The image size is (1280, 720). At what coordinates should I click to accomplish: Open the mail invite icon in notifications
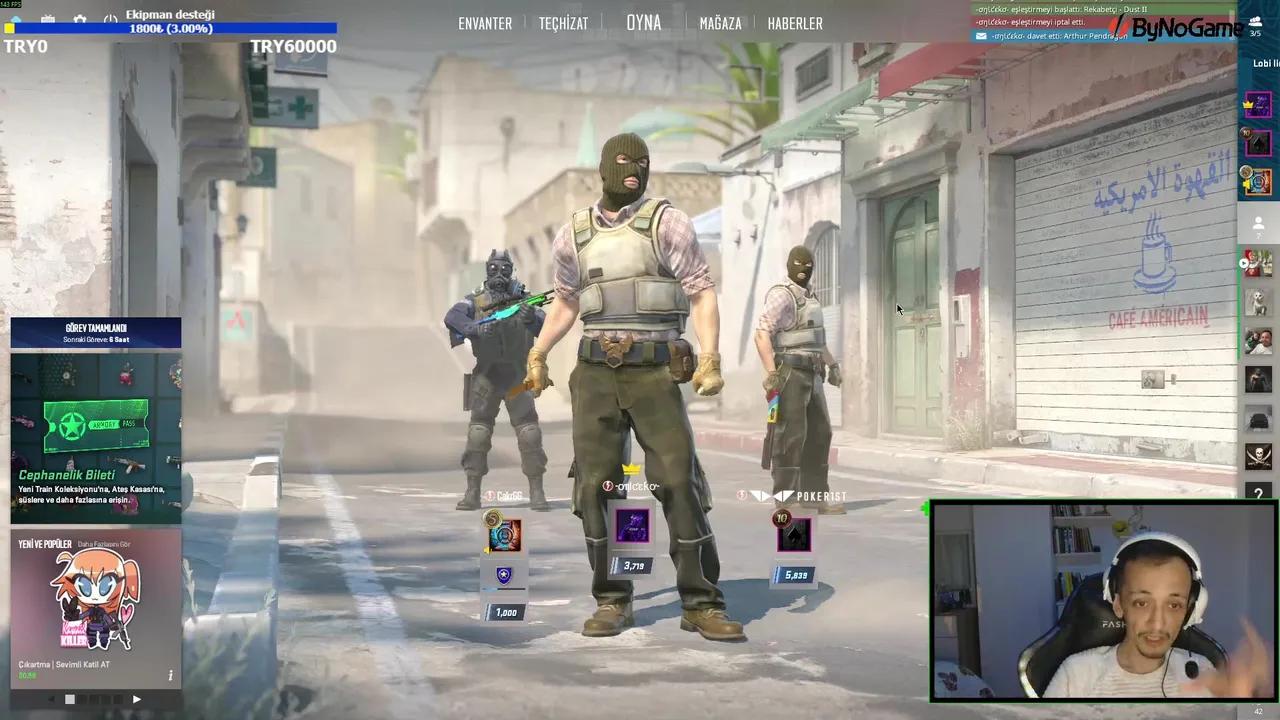coord(981,36)
